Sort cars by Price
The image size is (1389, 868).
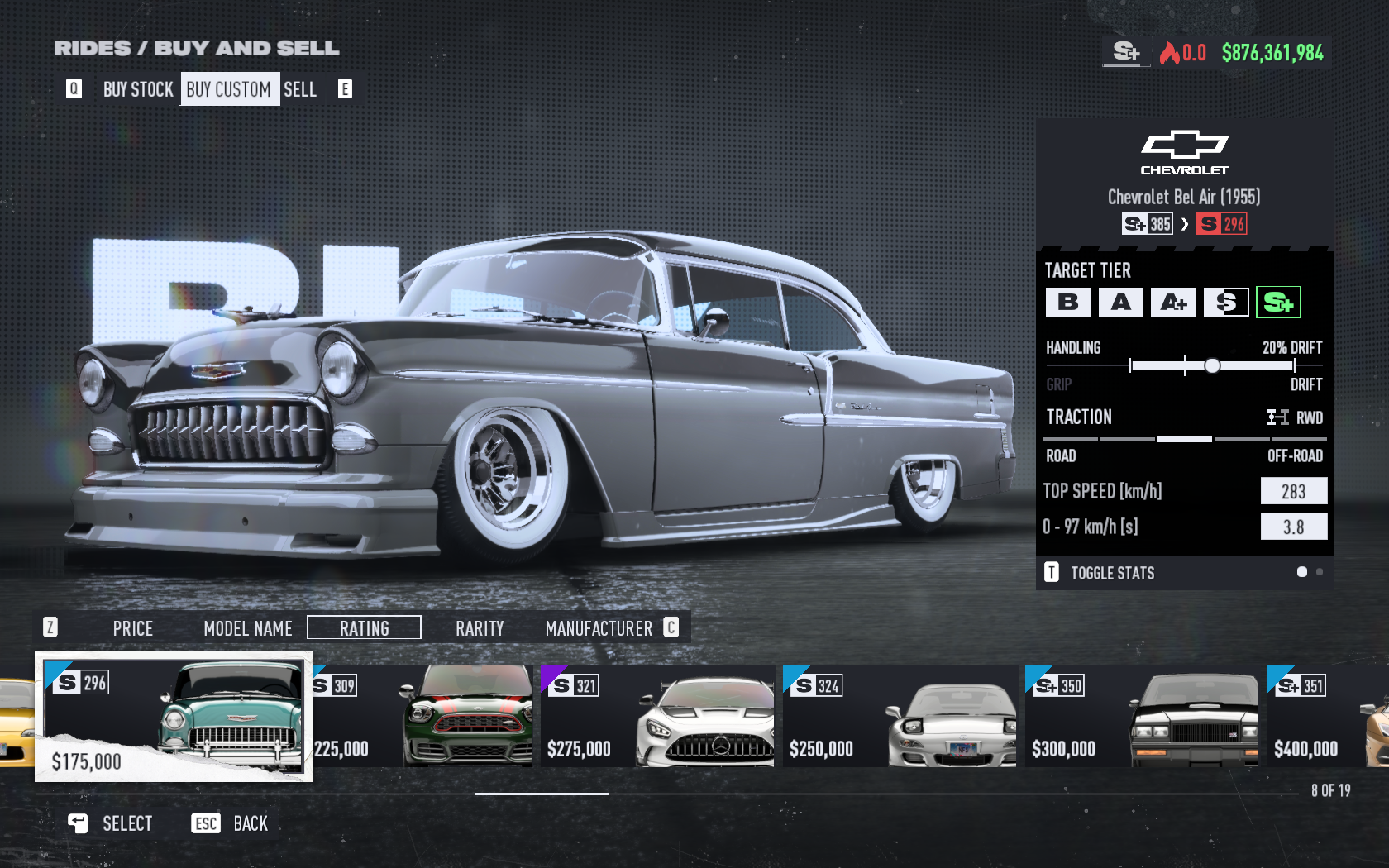point(132,628)
